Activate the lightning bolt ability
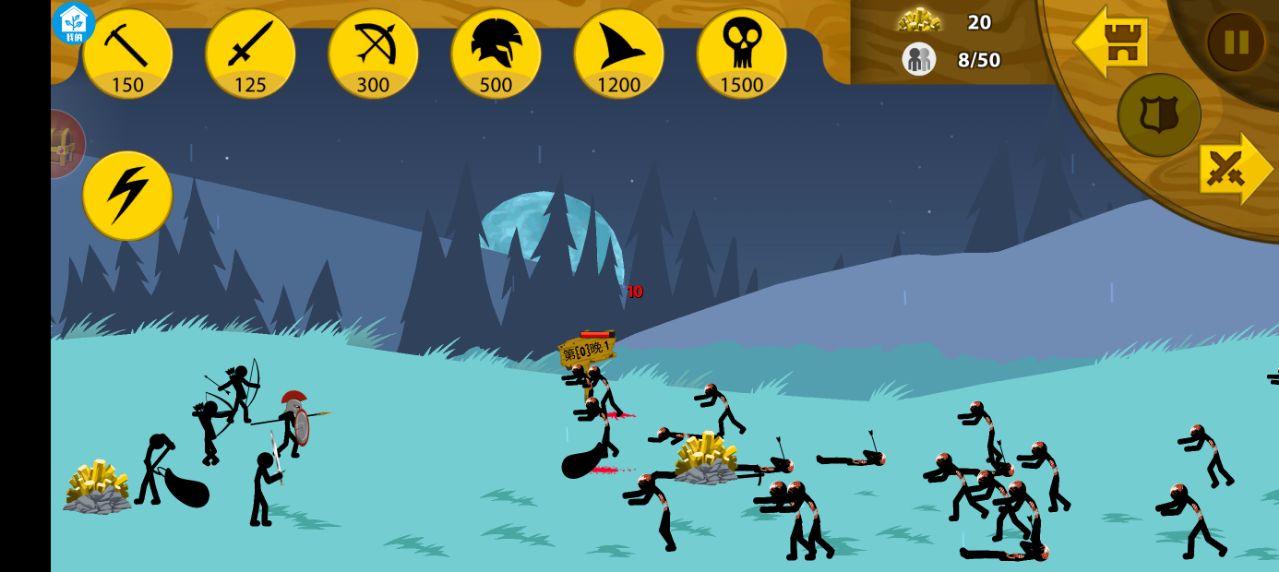 127,195
